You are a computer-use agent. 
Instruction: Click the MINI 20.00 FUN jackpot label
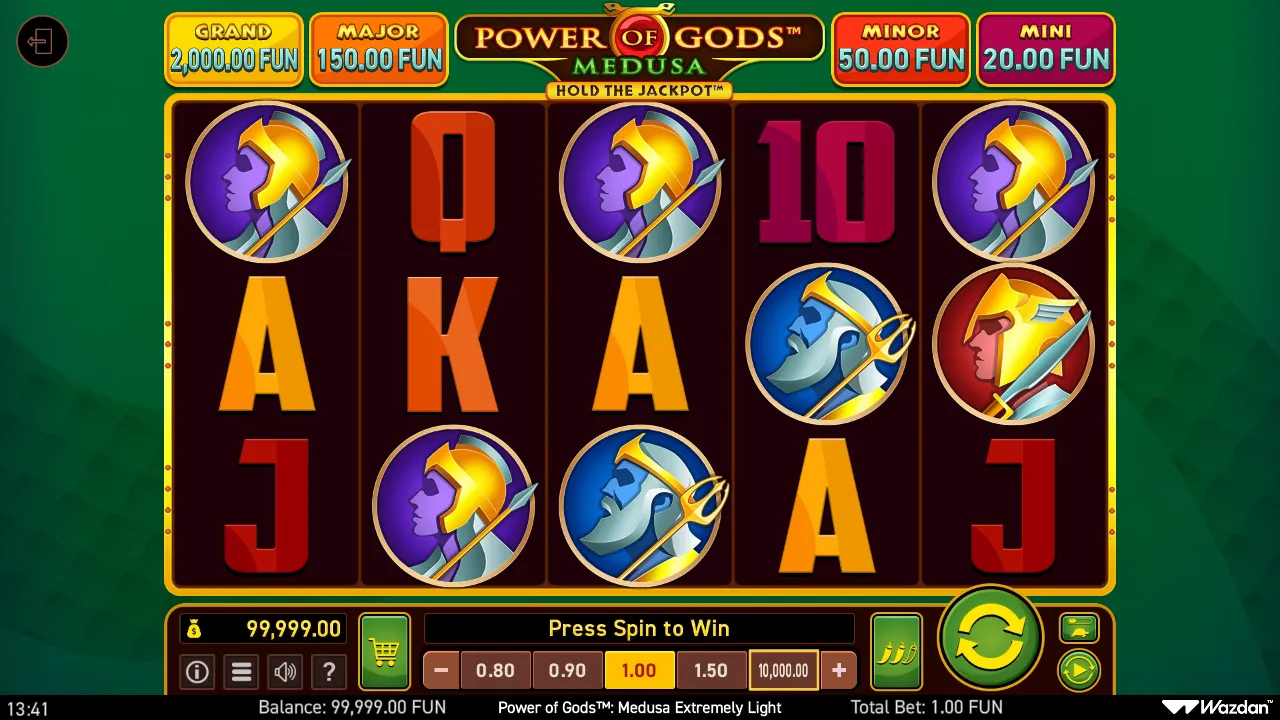coord(1046,49)
